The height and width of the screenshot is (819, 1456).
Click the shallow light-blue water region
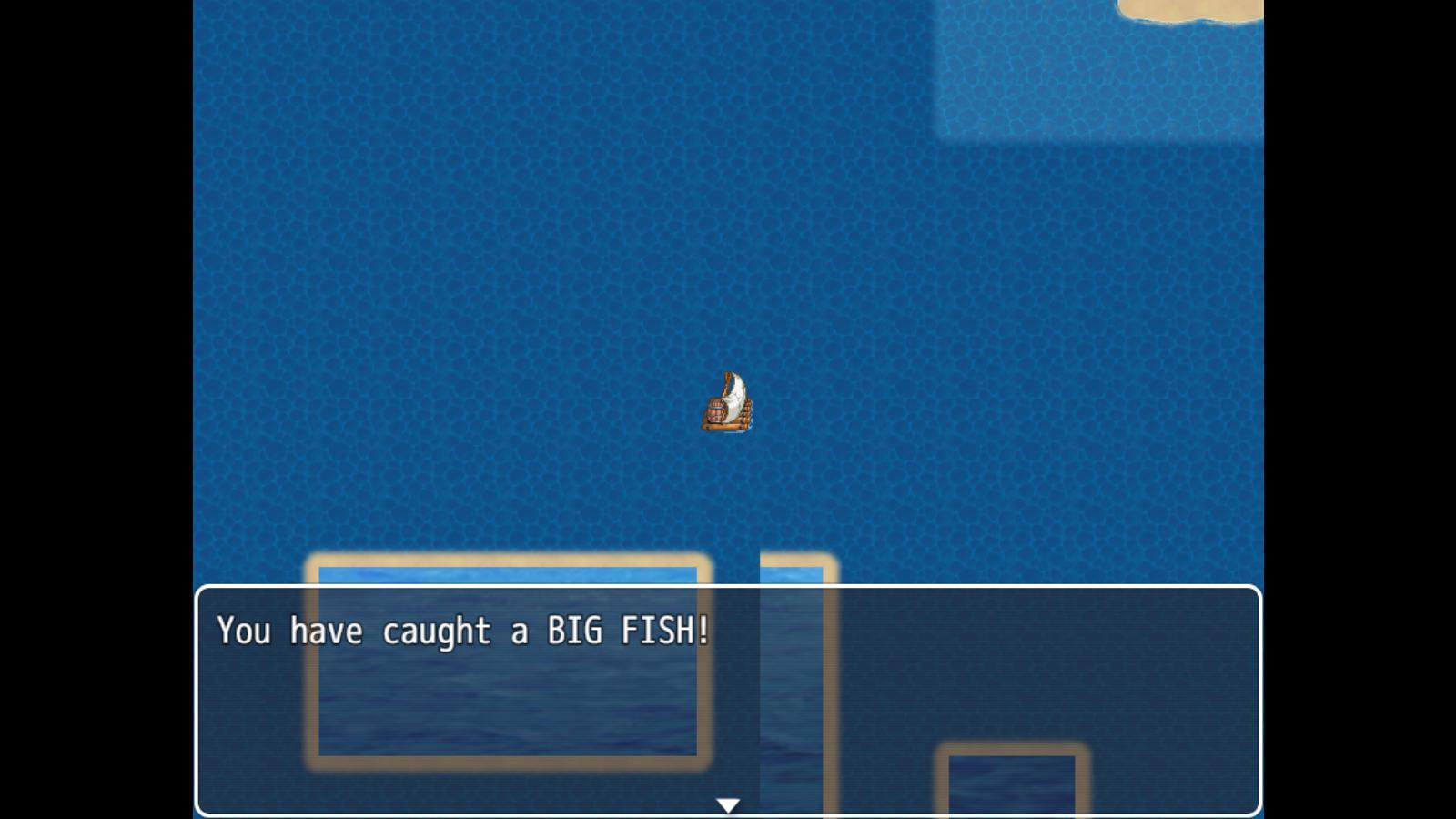click(1092, 73)
